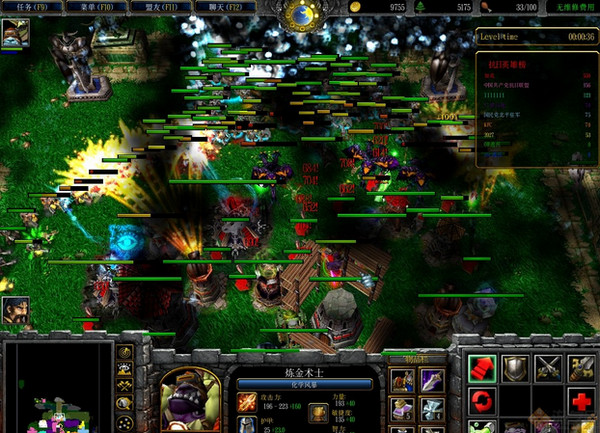The image size is (600, 433).
Task: Activate the red arrow Move command
Action: point(483,368)
